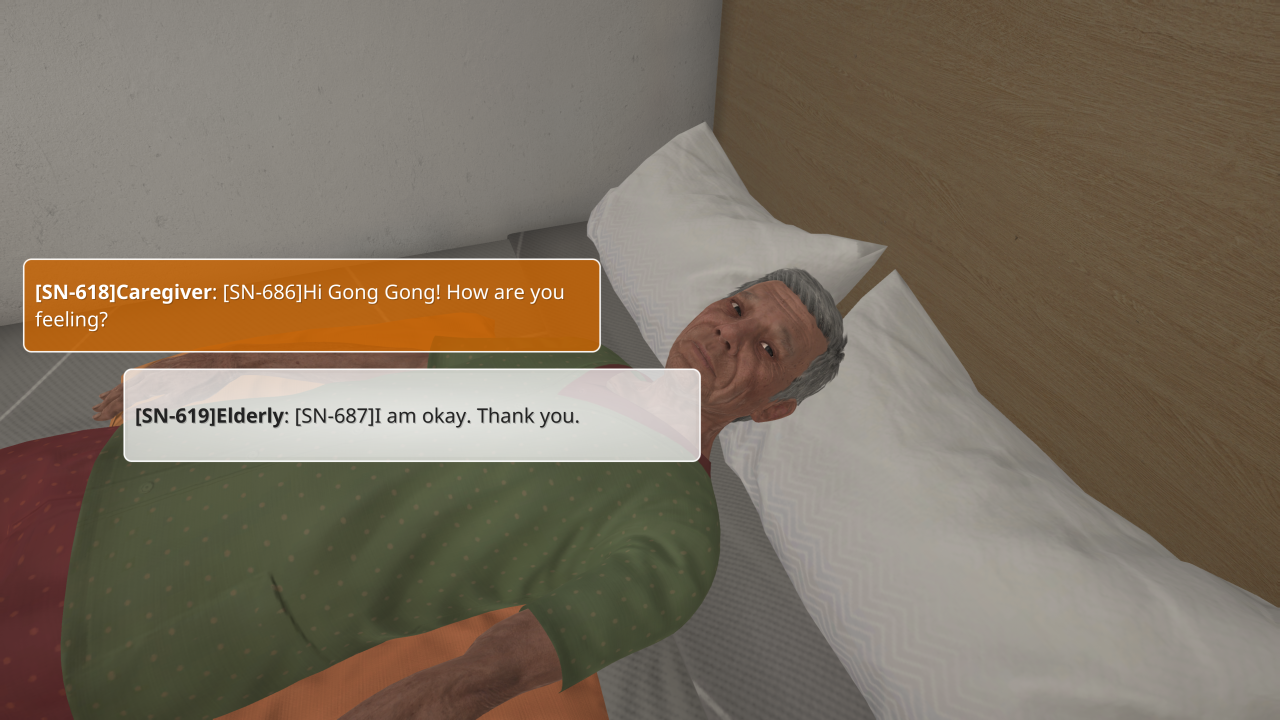Click the Caregiver's orange dialogue box
The image size is (1280, 720).
click(311, 305)
